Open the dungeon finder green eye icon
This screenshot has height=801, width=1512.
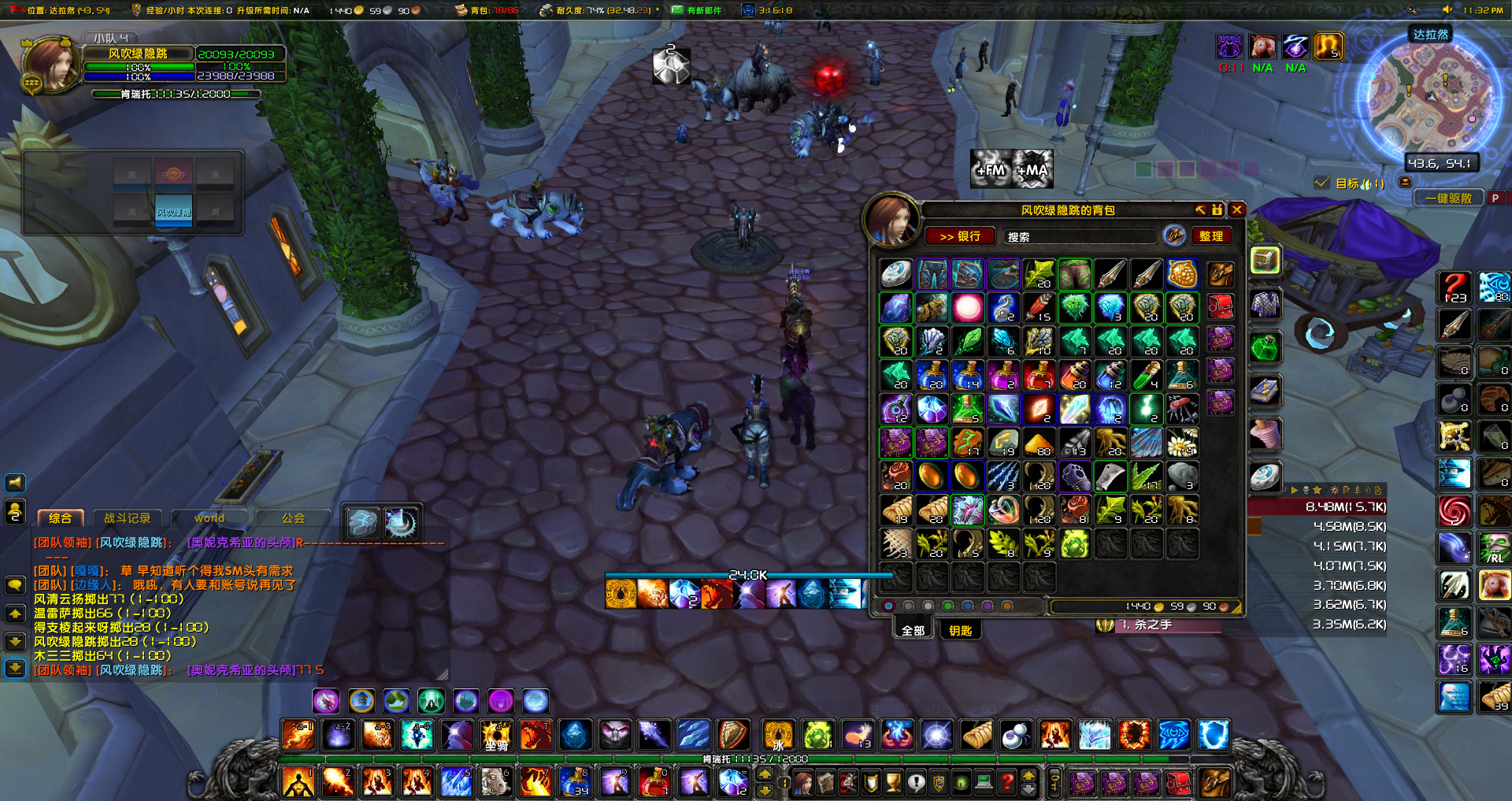960,783
